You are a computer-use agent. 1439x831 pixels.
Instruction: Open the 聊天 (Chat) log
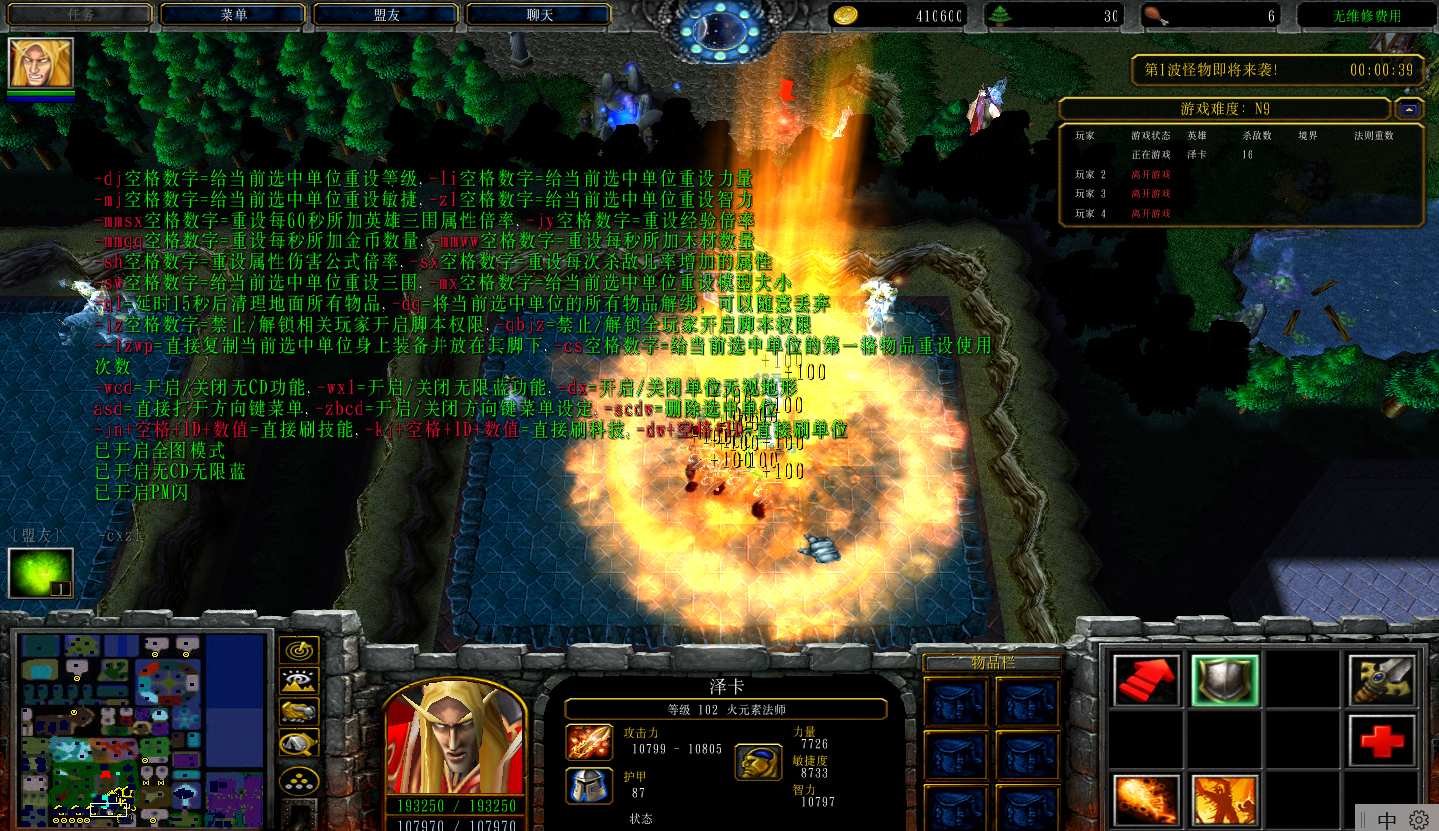click(x=539, y=15)
